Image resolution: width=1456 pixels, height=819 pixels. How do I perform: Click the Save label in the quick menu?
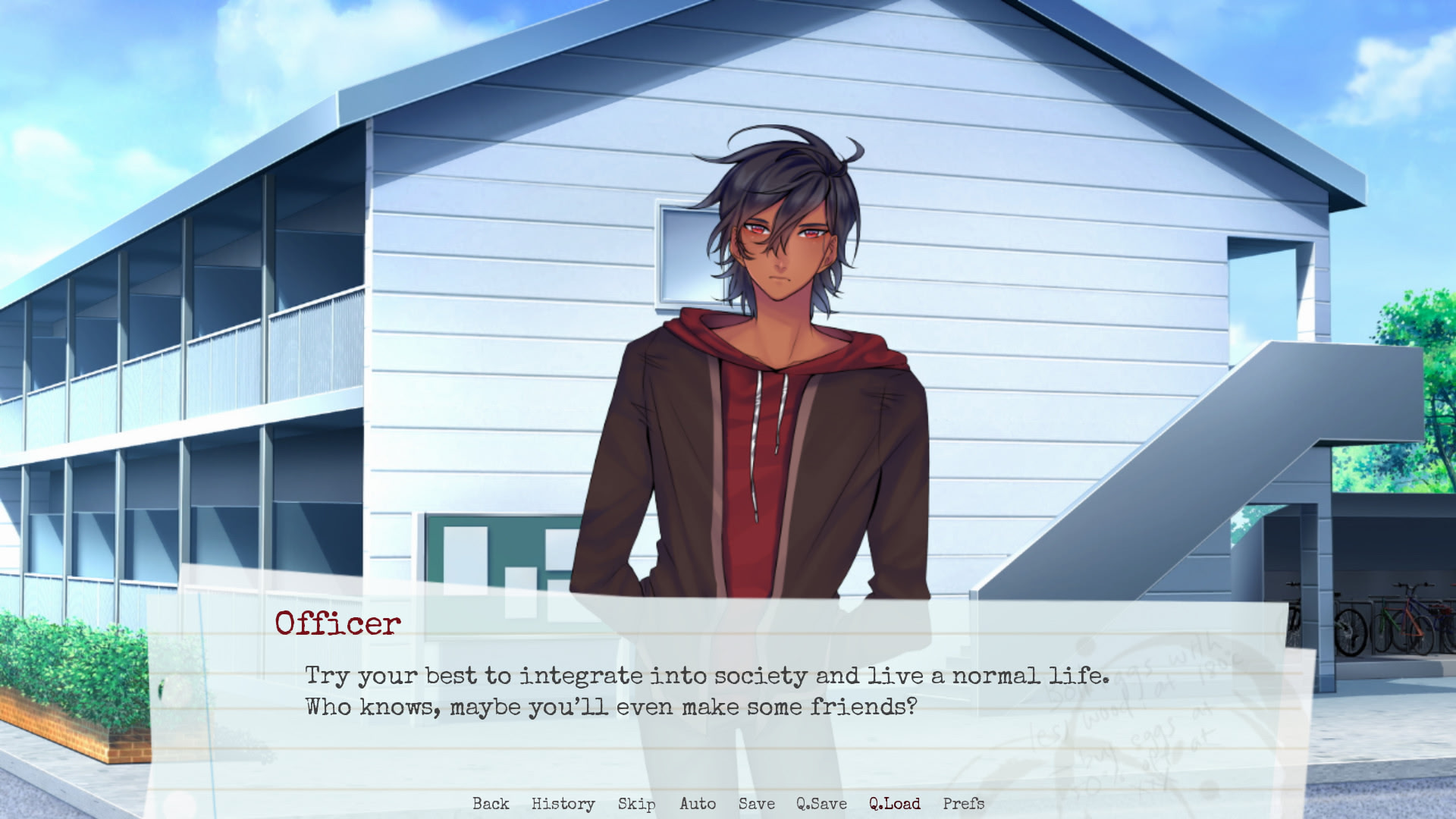756,804
